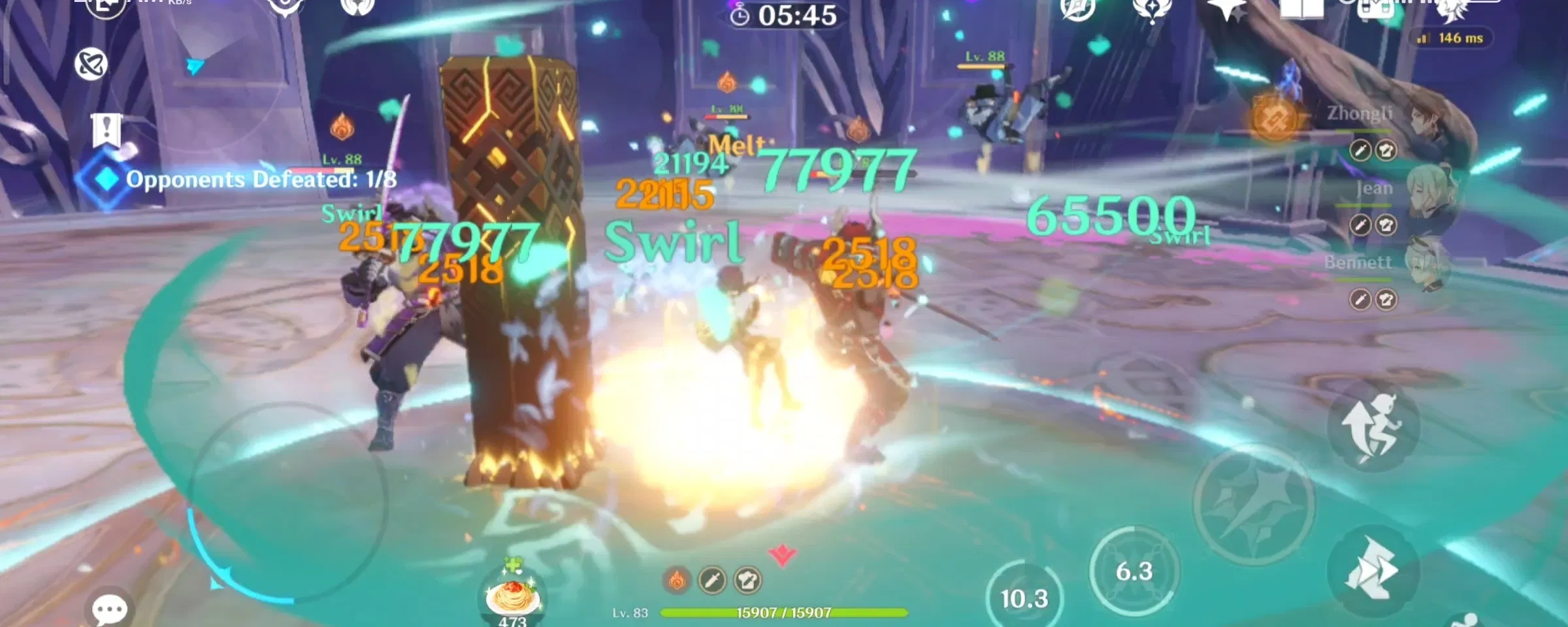Screen dimensions: 1568x627
Task: Tap the revive syringe icon next to Zhongli
Action: point(1361,150)
